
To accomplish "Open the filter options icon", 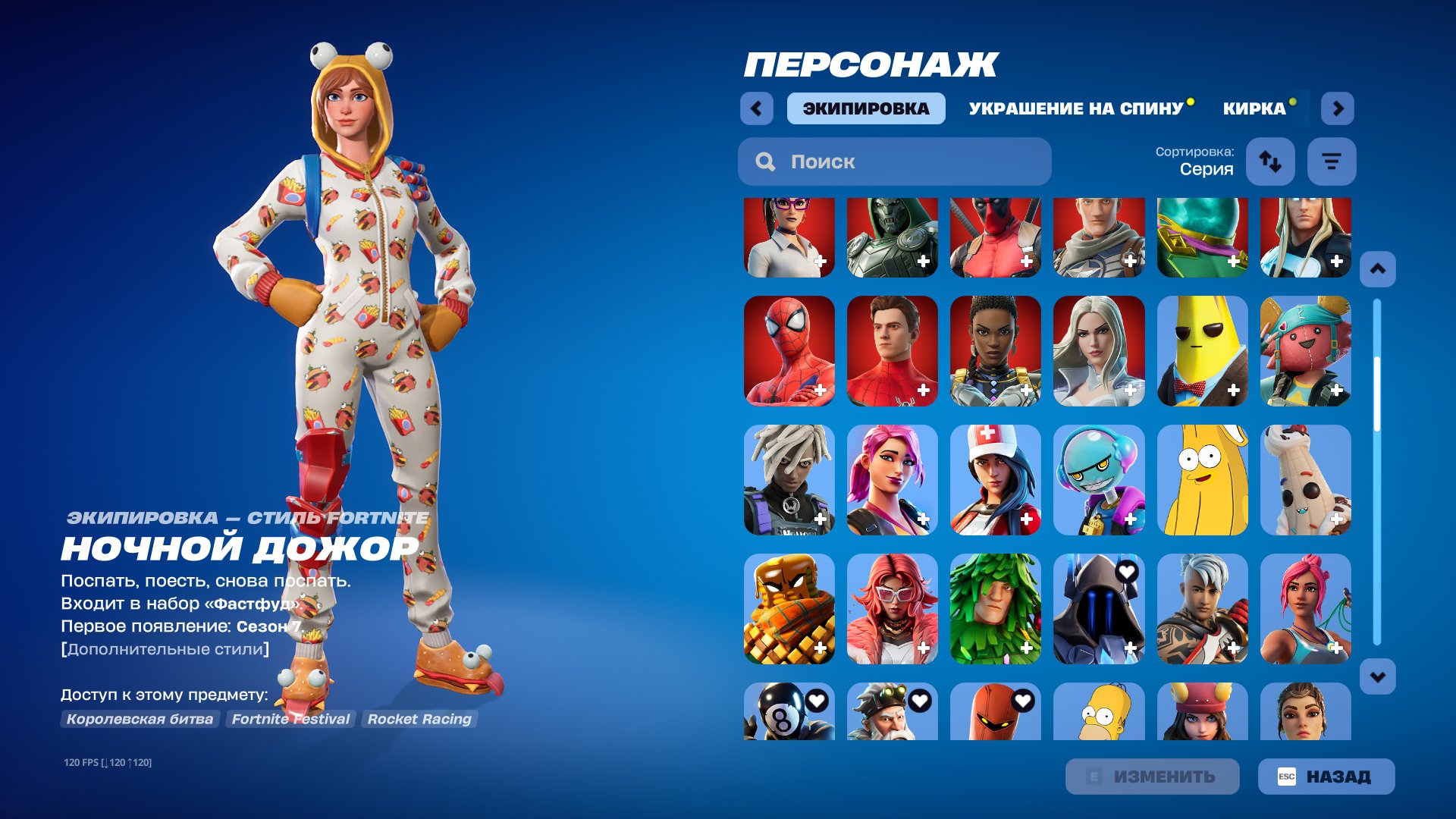I will [1332, 162].
